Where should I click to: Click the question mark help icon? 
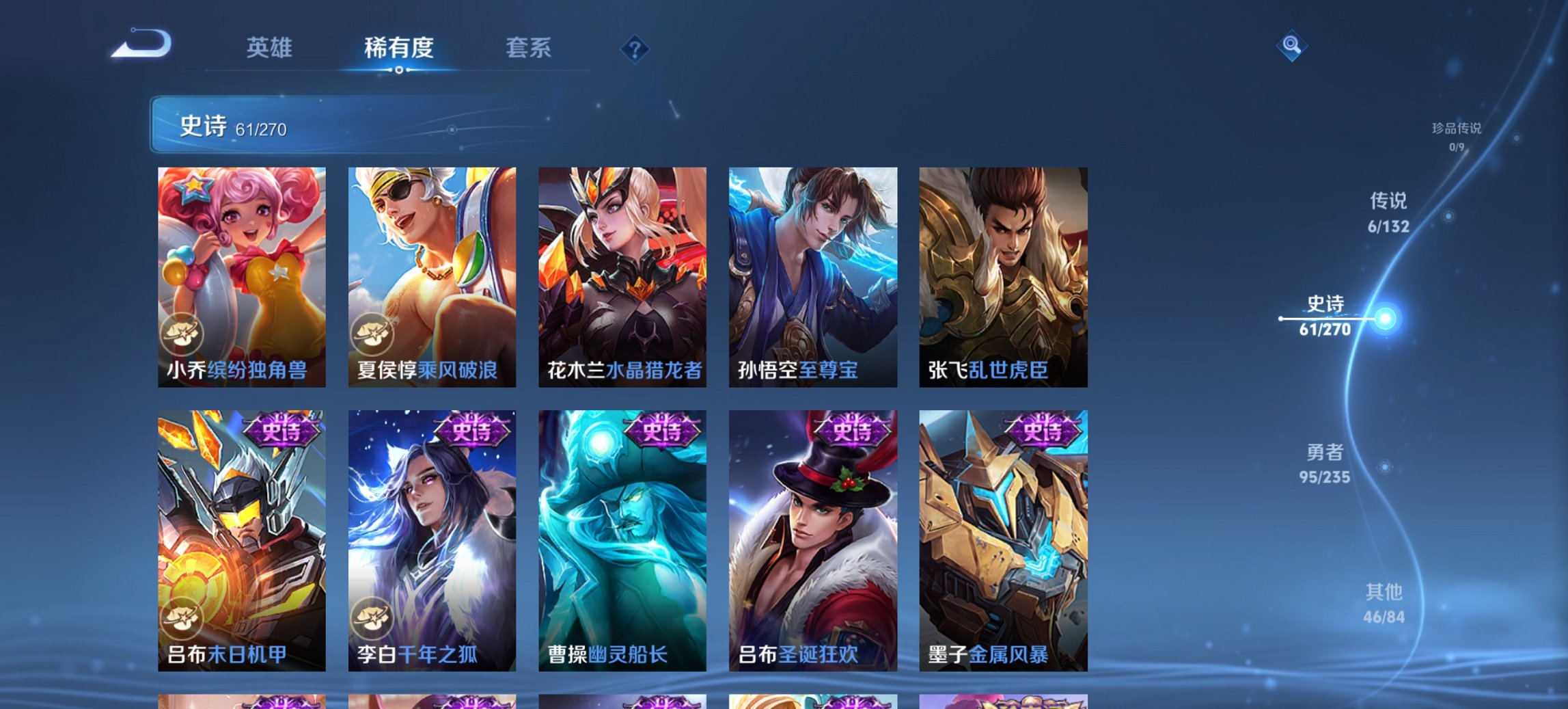coord(634,49)
